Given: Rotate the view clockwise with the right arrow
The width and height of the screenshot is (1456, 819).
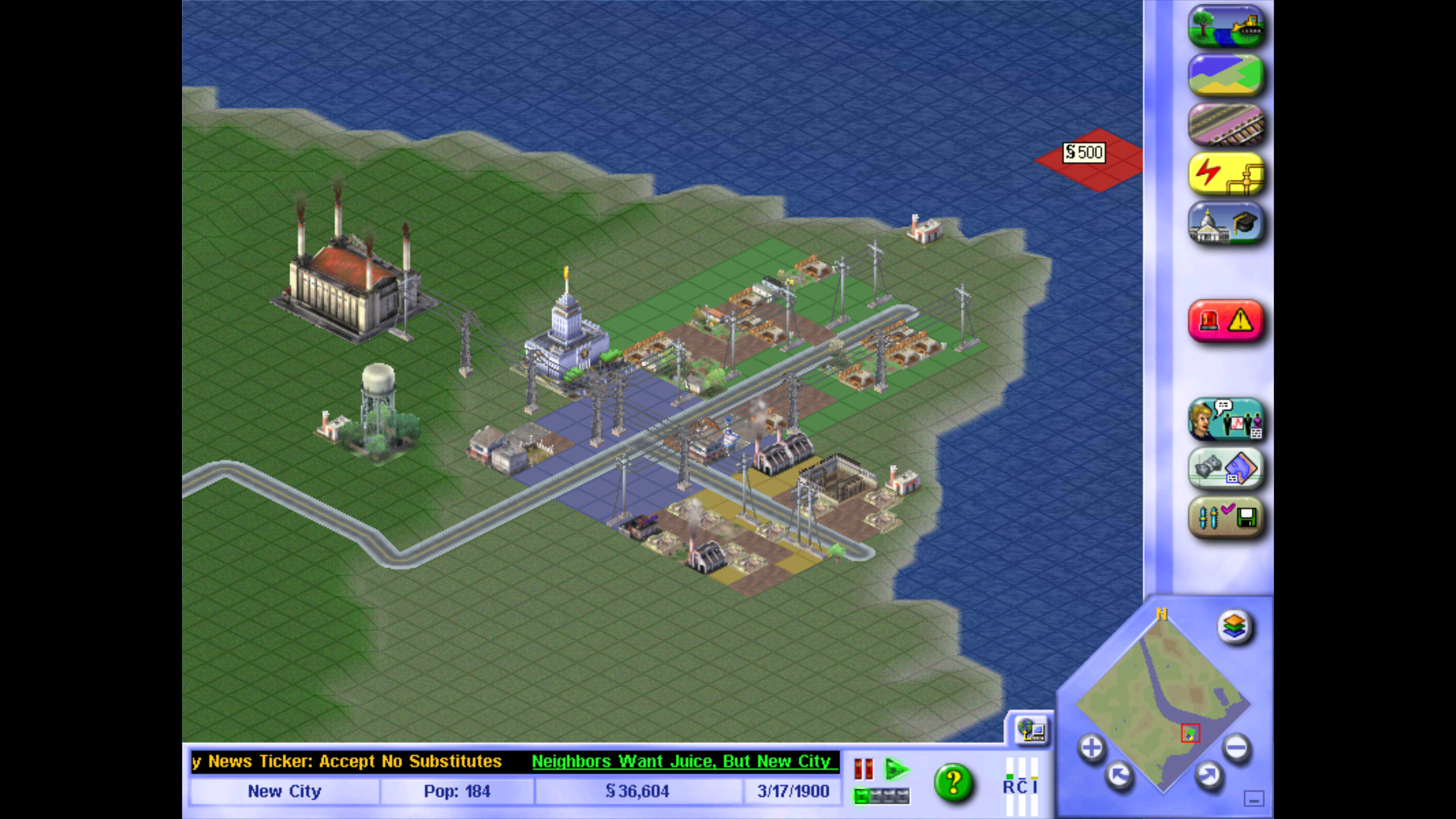Looking at the screenshot, I should click(x=1208, y=775).
